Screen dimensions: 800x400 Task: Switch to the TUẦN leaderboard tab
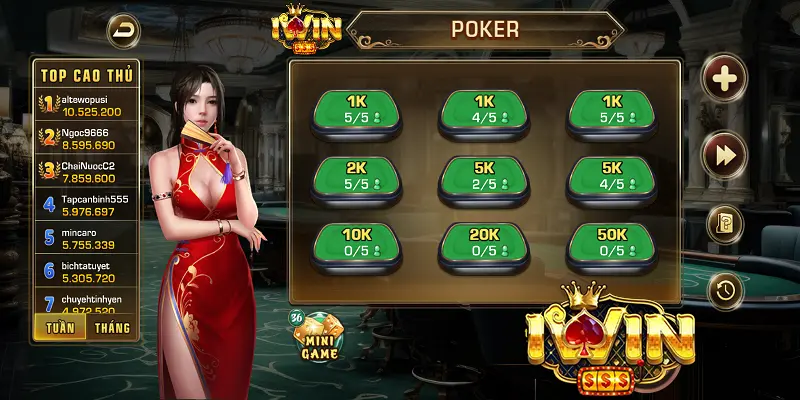pyautogui.click(x=58, y=327)
